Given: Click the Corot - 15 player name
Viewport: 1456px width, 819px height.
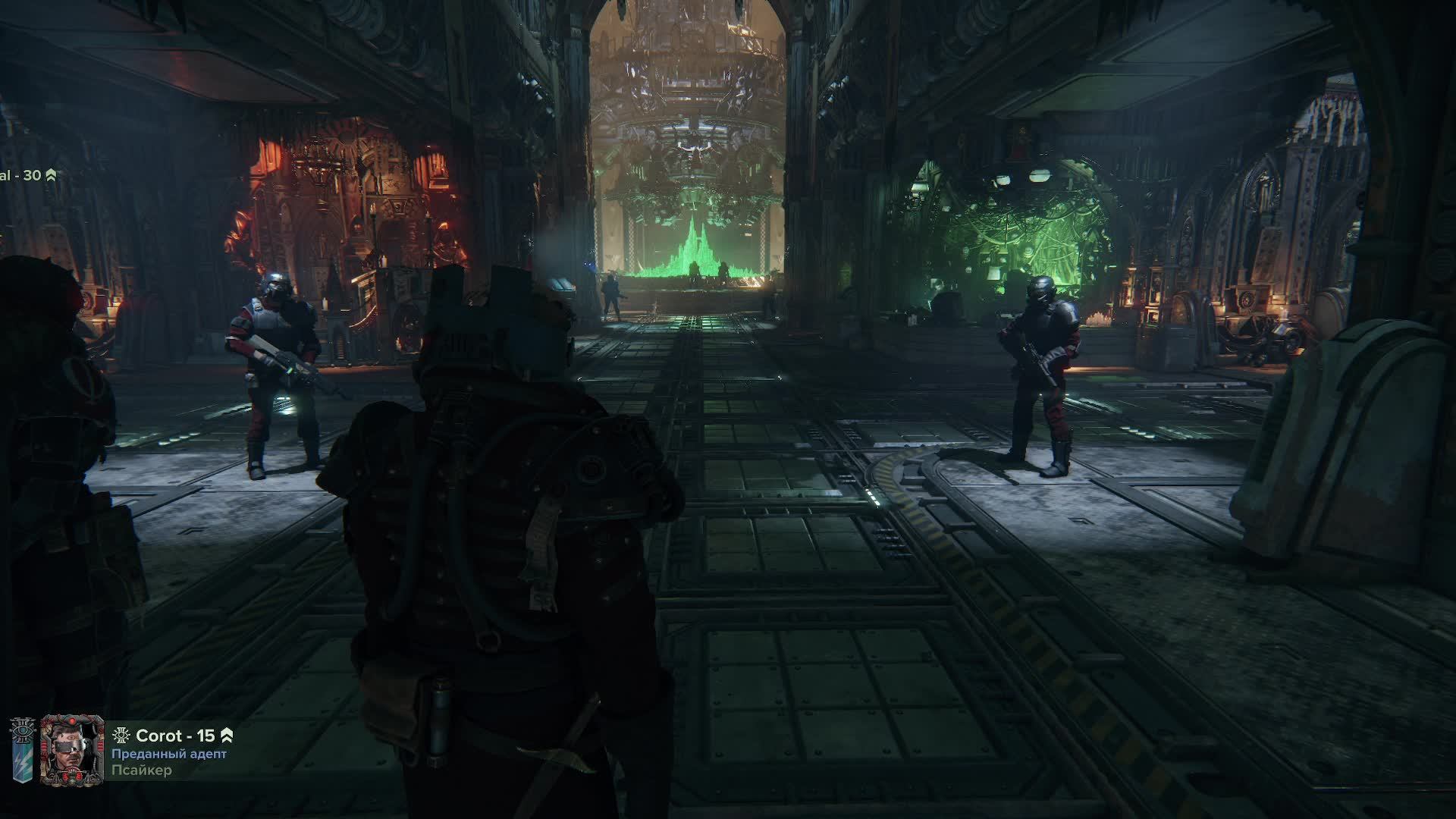Looking at the screenshot, I should click(175, 736).
